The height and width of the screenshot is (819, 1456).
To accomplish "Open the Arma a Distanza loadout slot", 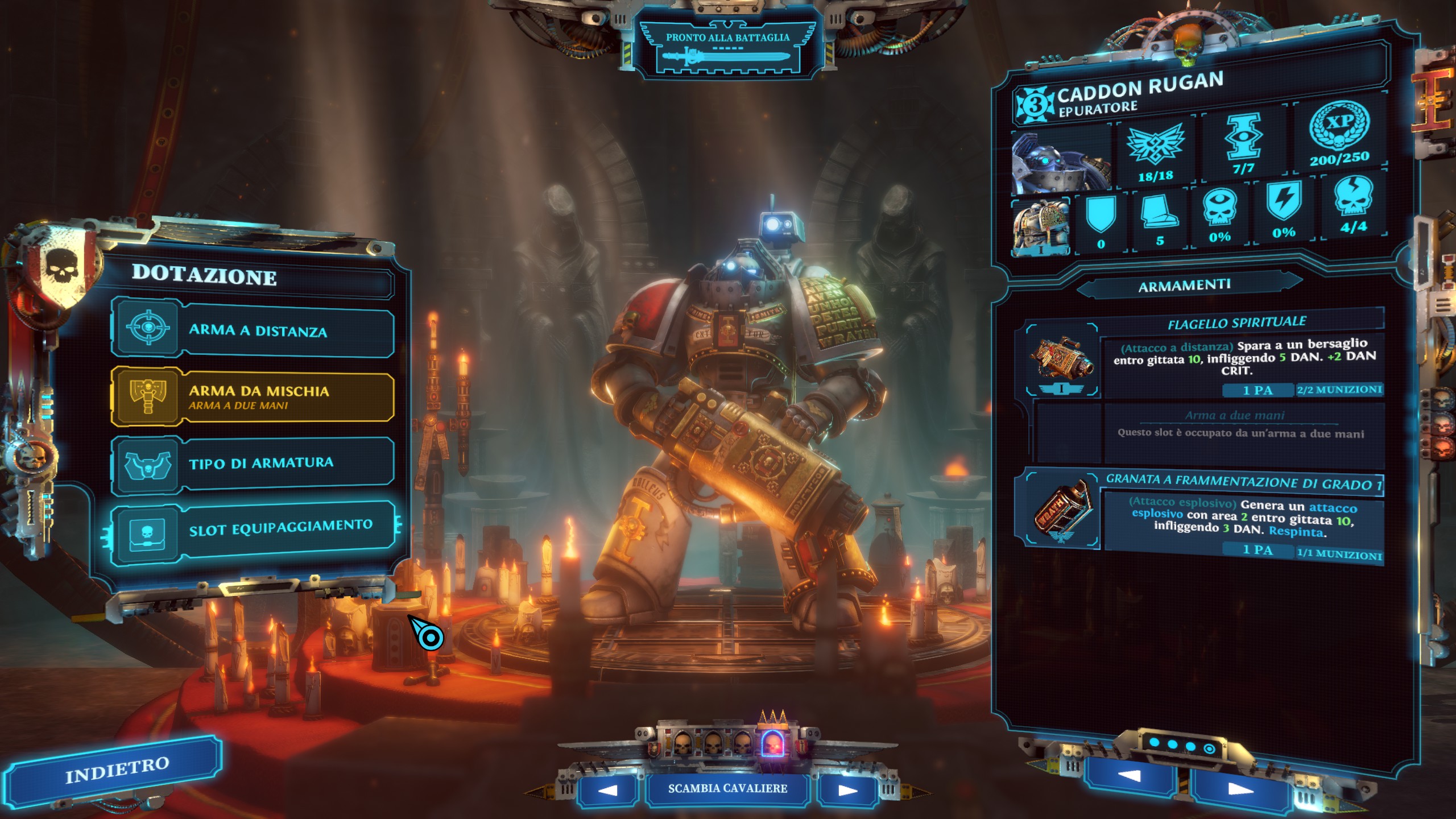I will 253,329.
